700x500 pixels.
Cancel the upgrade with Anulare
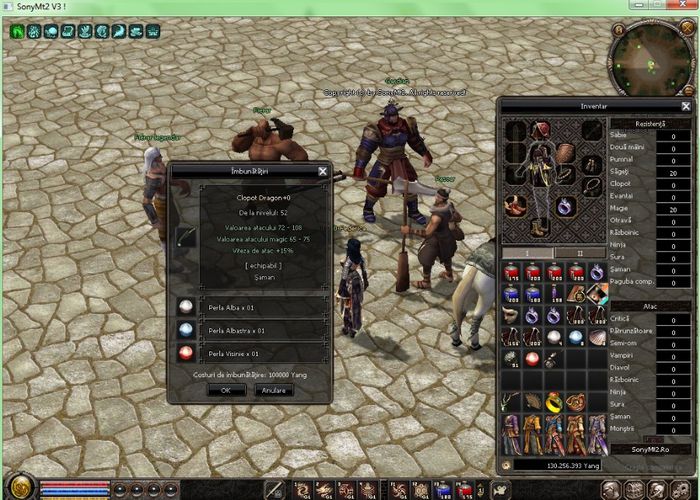[273, 390]
